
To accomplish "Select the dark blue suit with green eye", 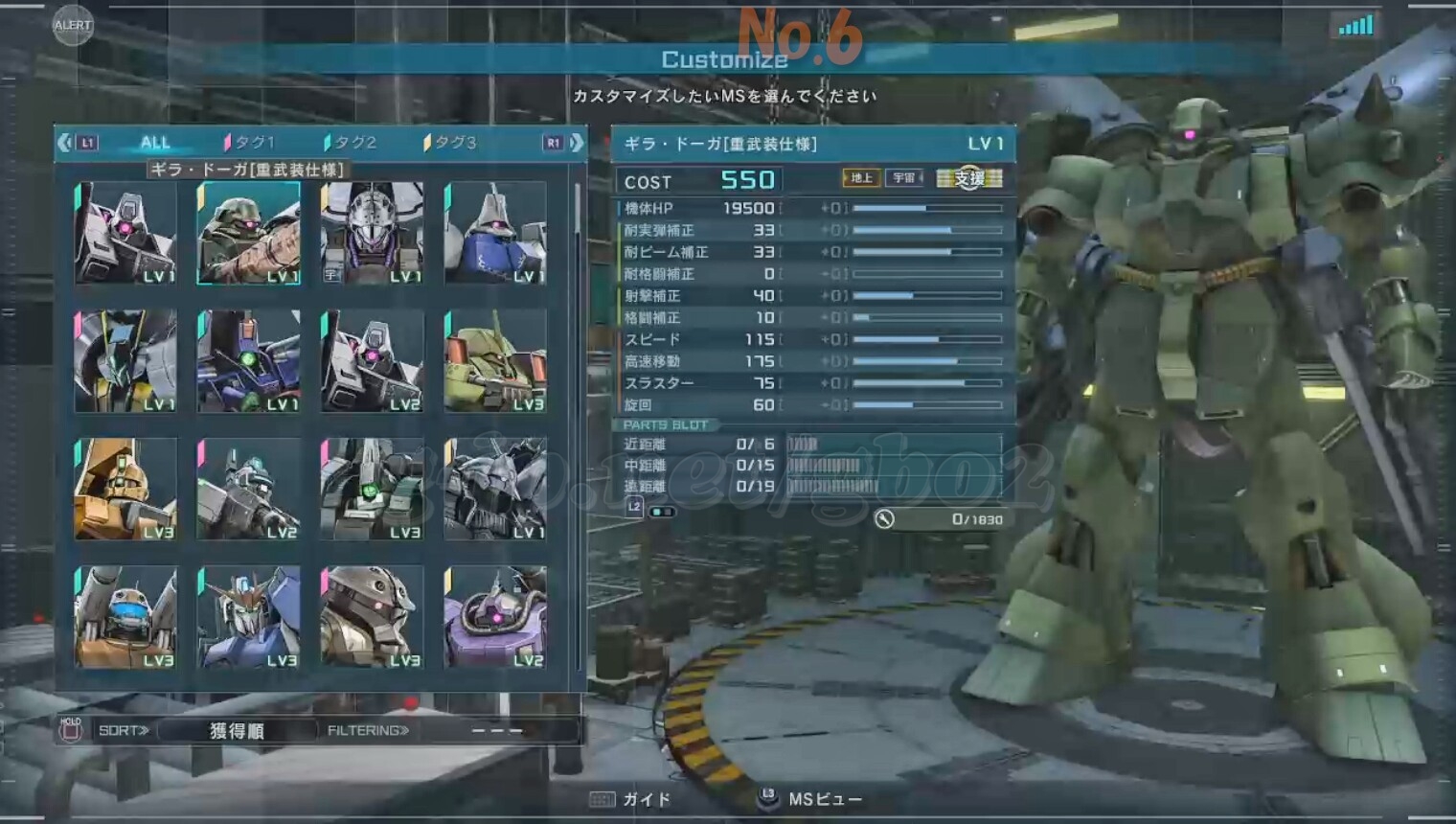I will coord(248,361).
